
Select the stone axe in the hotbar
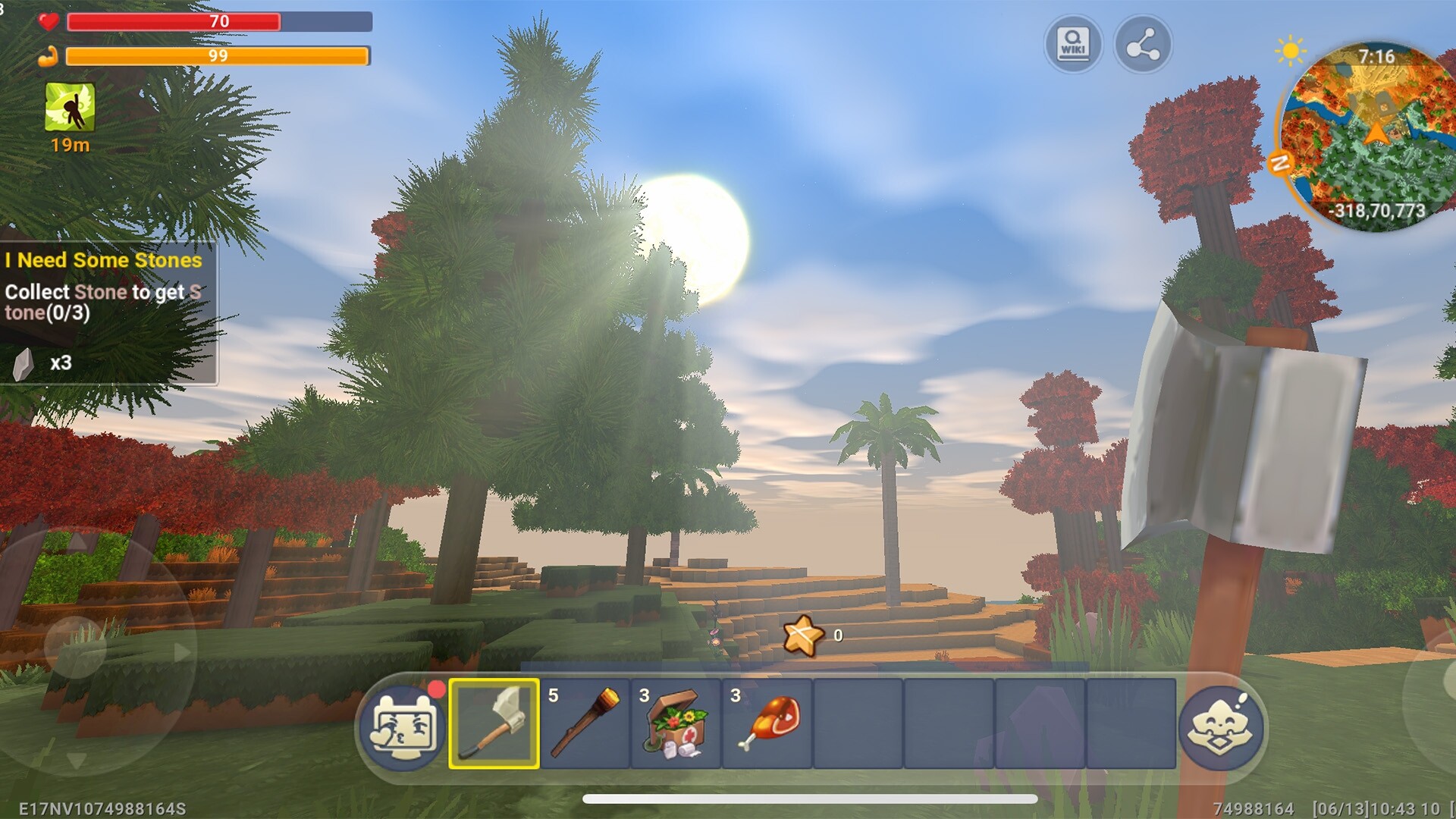tap(494, 726)
